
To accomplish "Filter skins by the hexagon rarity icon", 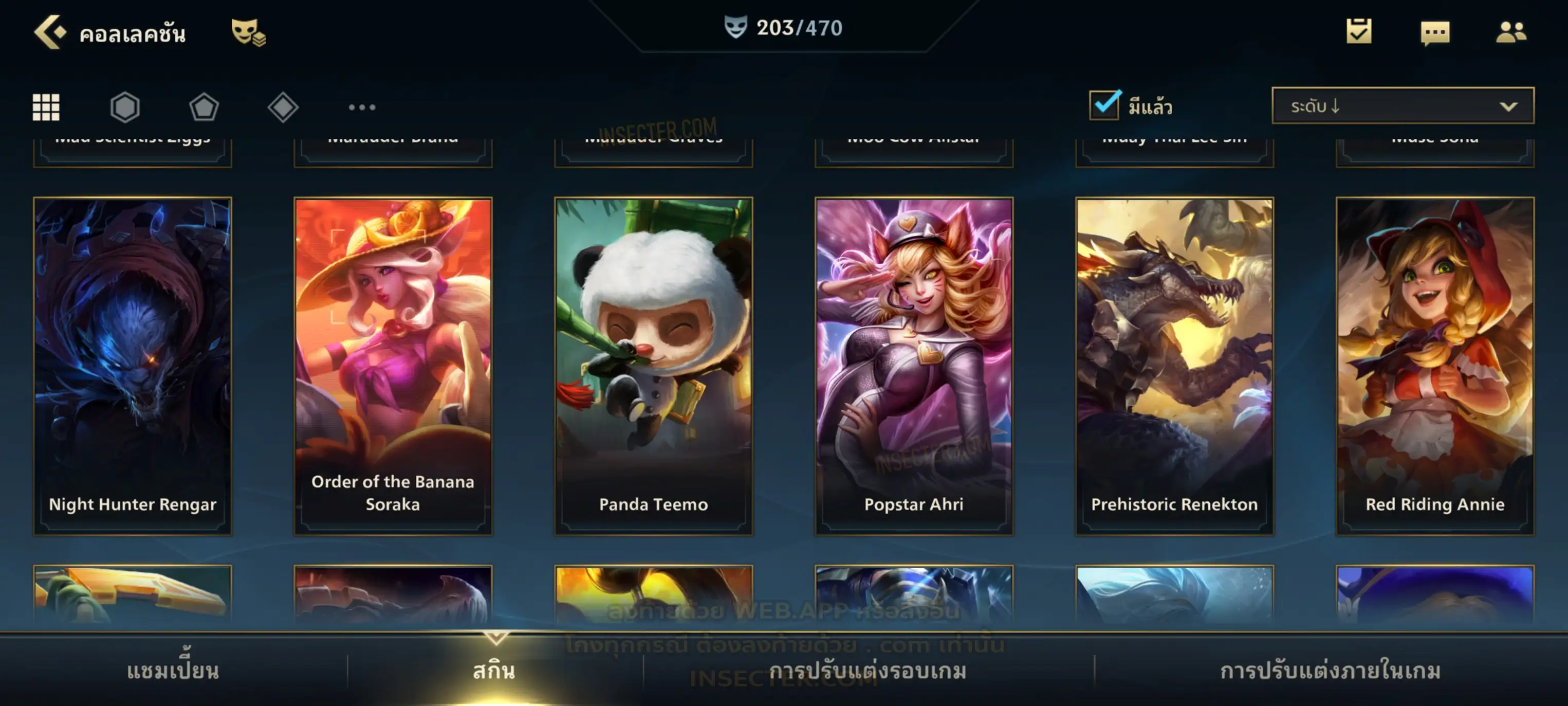I will click(x=125, y=107).
